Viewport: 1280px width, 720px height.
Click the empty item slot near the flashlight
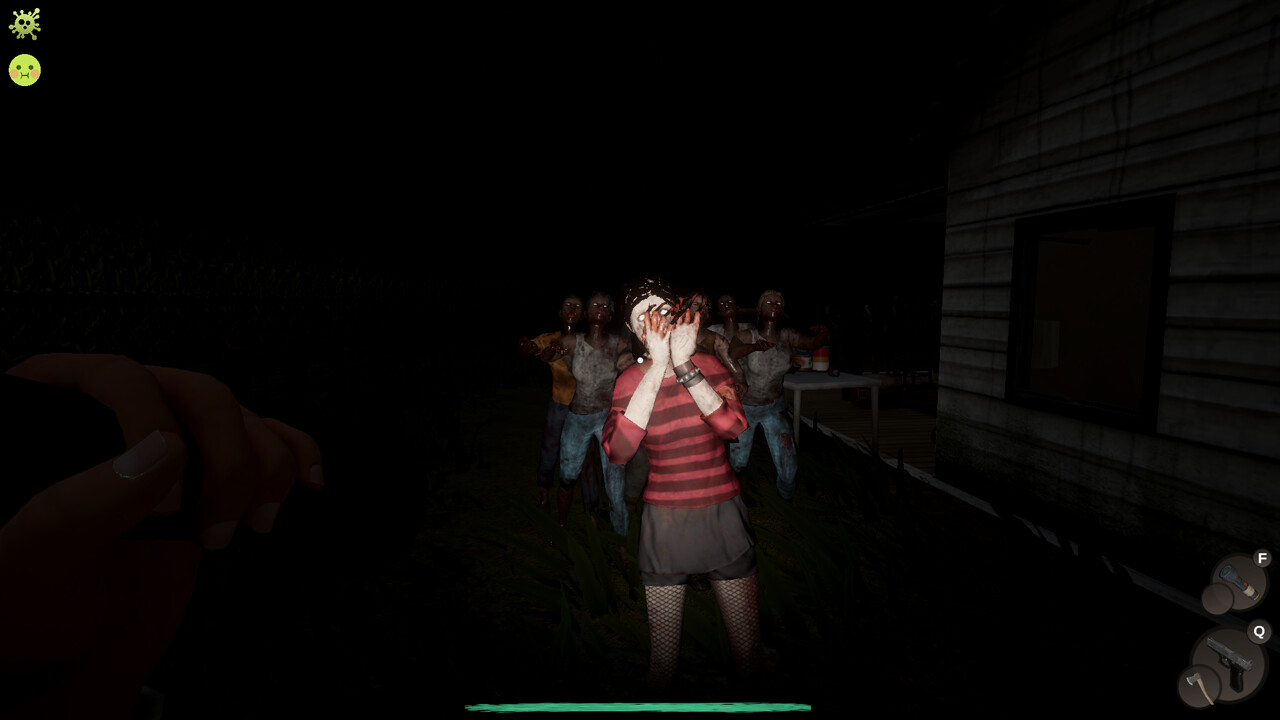[x=1218, y=598]
